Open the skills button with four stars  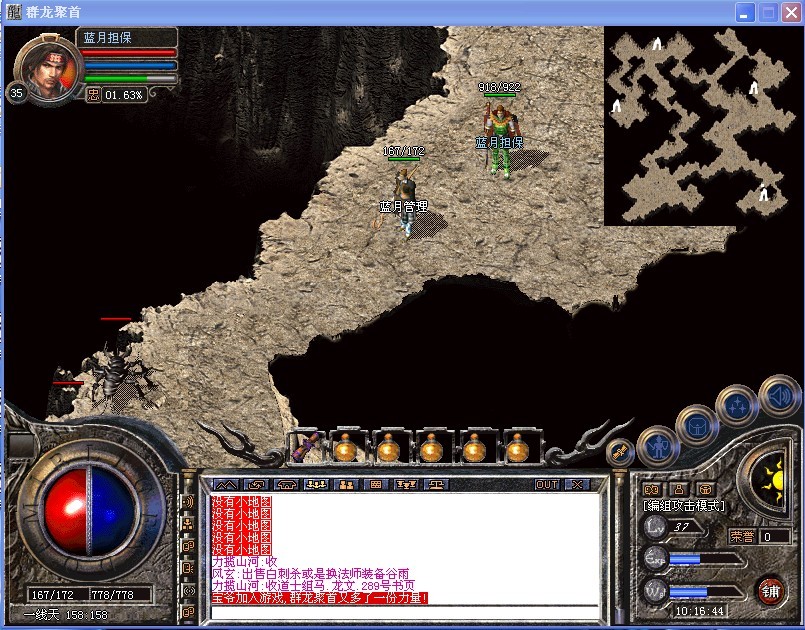pyautogui.click(x=736, y=406)
